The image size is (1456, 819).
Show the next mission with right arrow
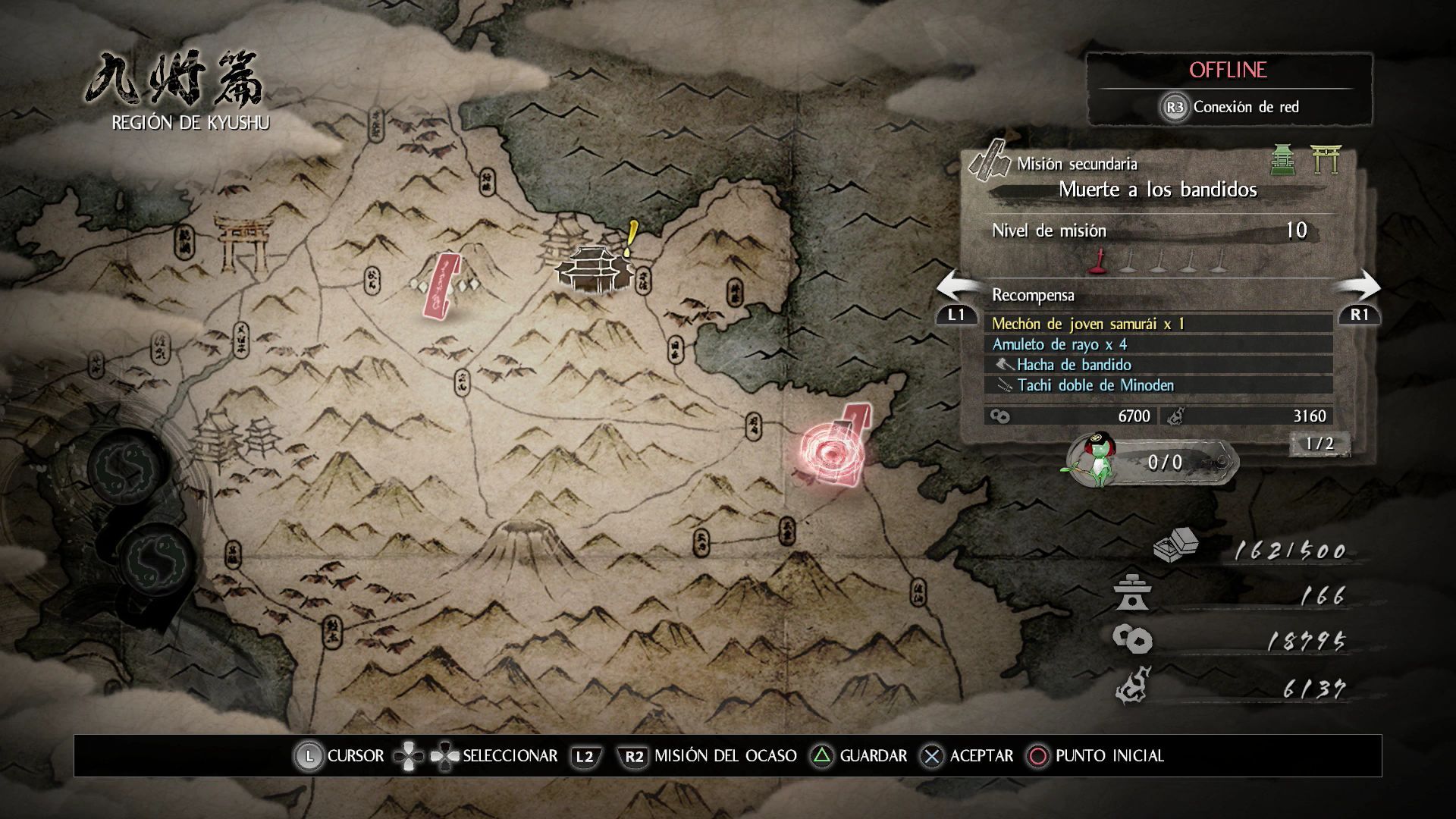click(1359, 289)
